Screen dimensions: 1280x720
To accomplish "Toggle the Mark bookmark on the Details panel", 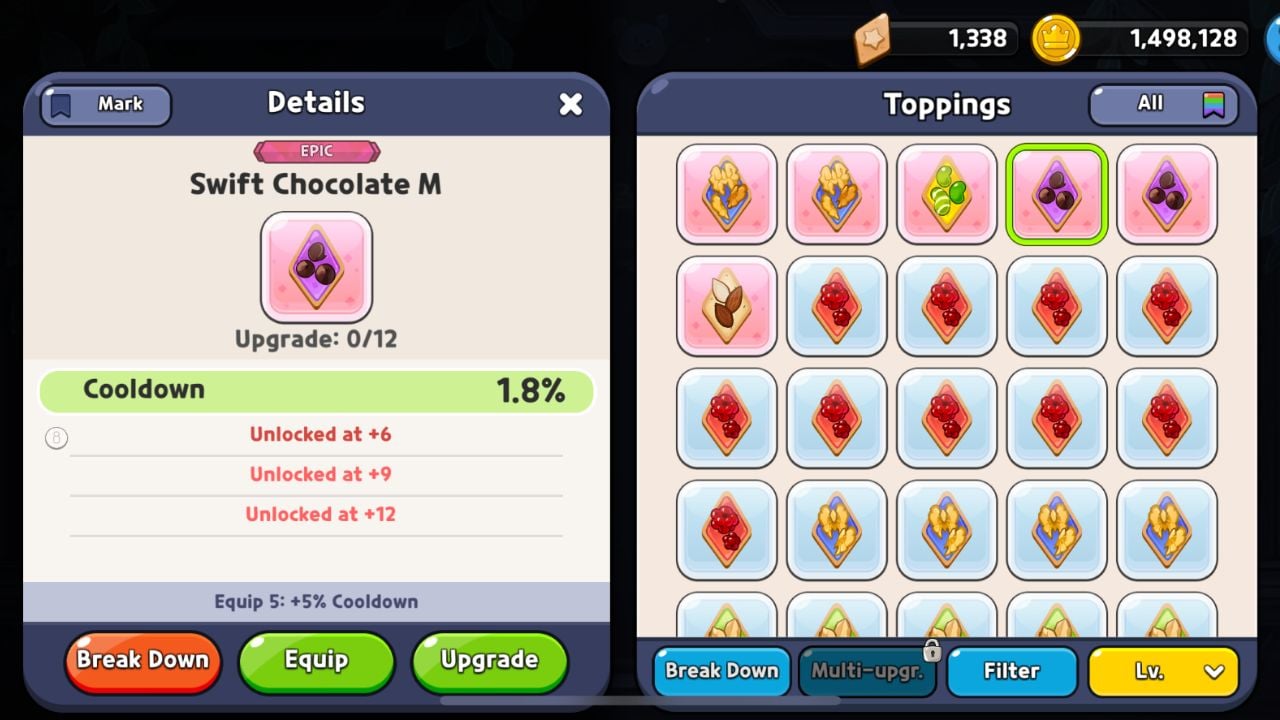I will (x=104, y=105).
